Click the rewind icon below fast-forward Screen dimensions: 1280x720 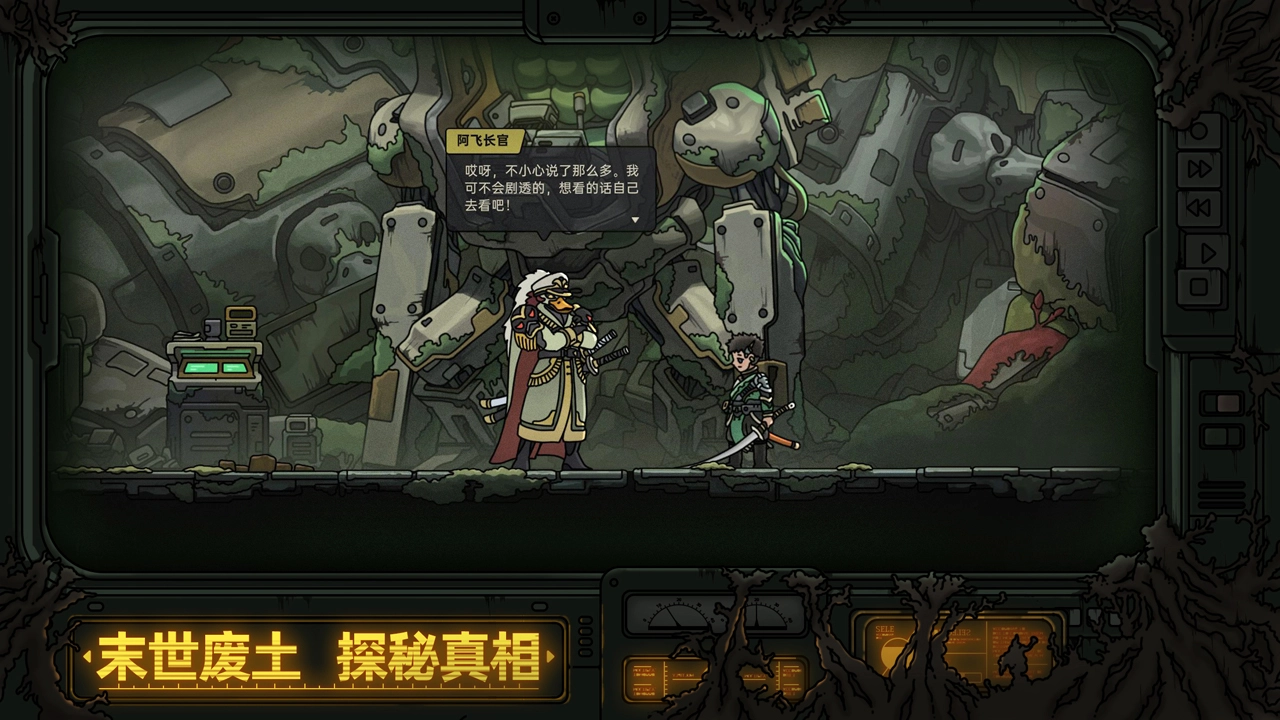(1199, 205)
